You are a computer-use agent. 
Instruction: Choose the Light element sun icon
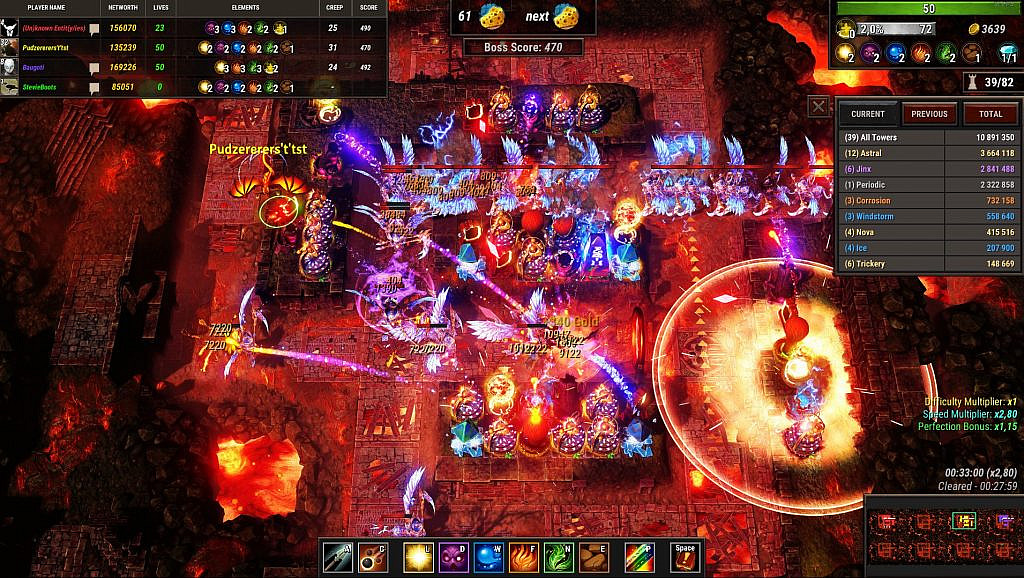[417, 556]
